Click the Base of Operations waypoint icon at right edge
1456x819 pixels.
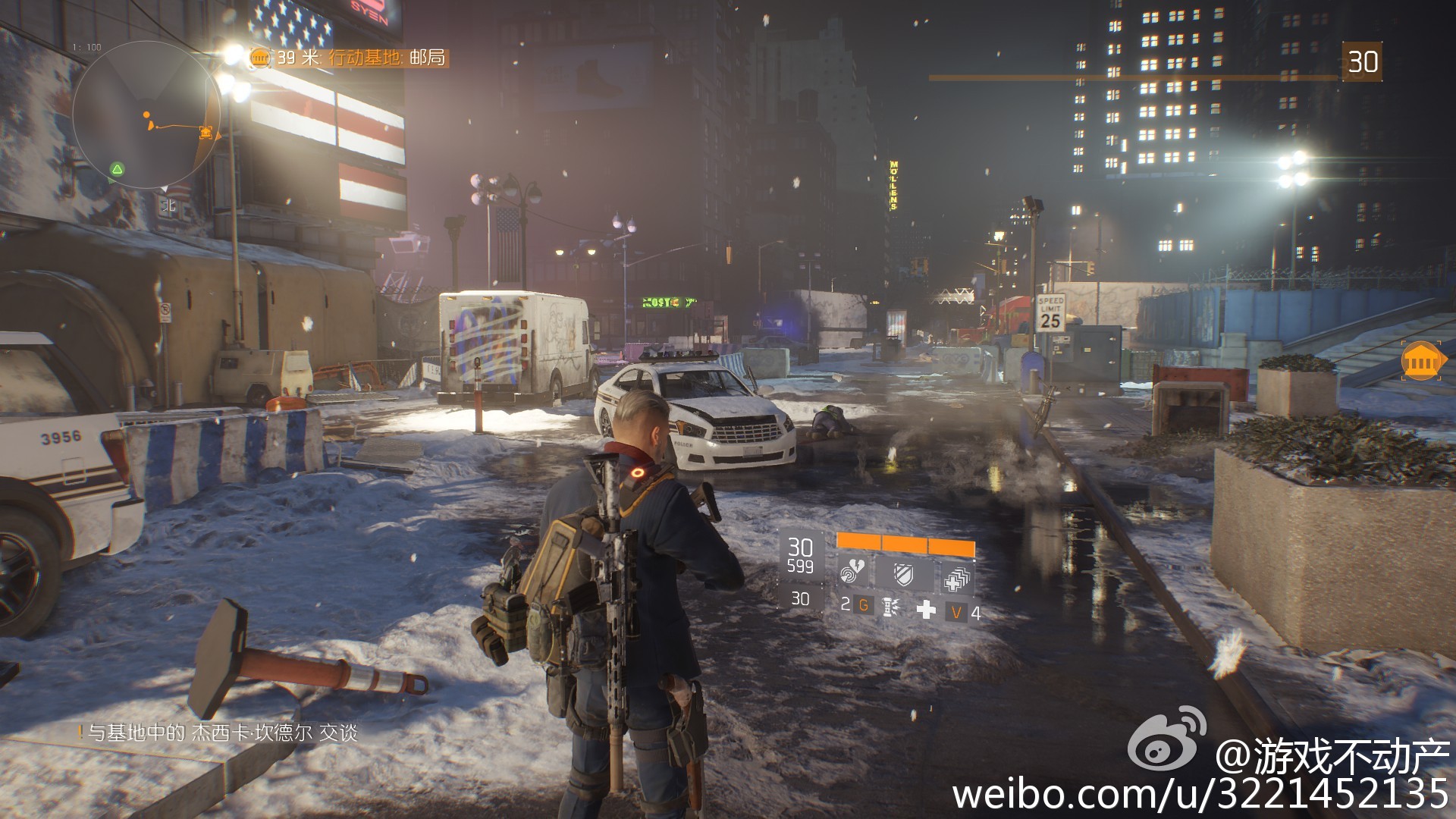(1420, 363)
